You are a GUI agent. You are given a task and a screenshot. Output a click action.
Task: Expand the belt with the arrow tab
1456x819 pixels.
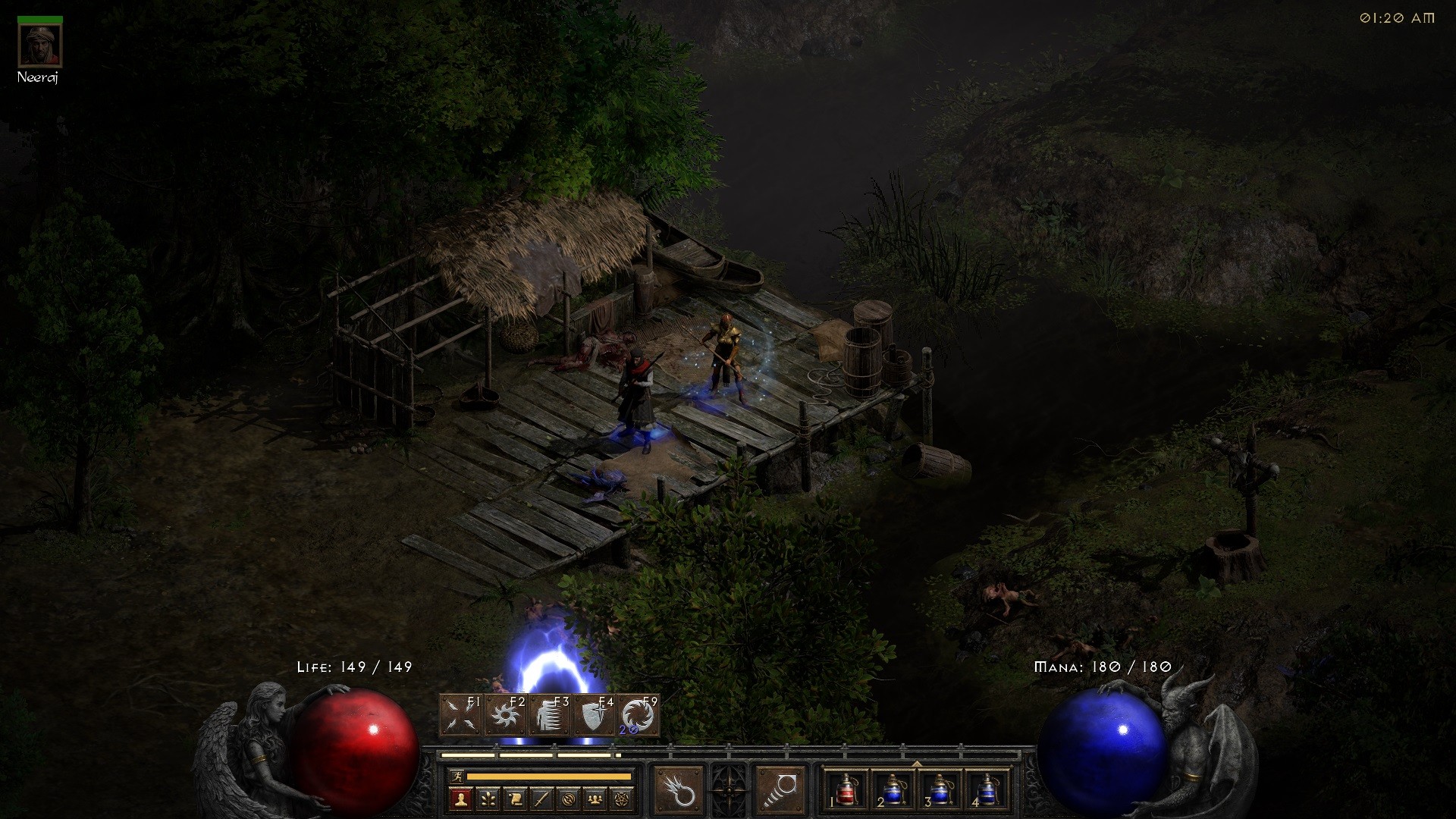click(x=917, y=764)
